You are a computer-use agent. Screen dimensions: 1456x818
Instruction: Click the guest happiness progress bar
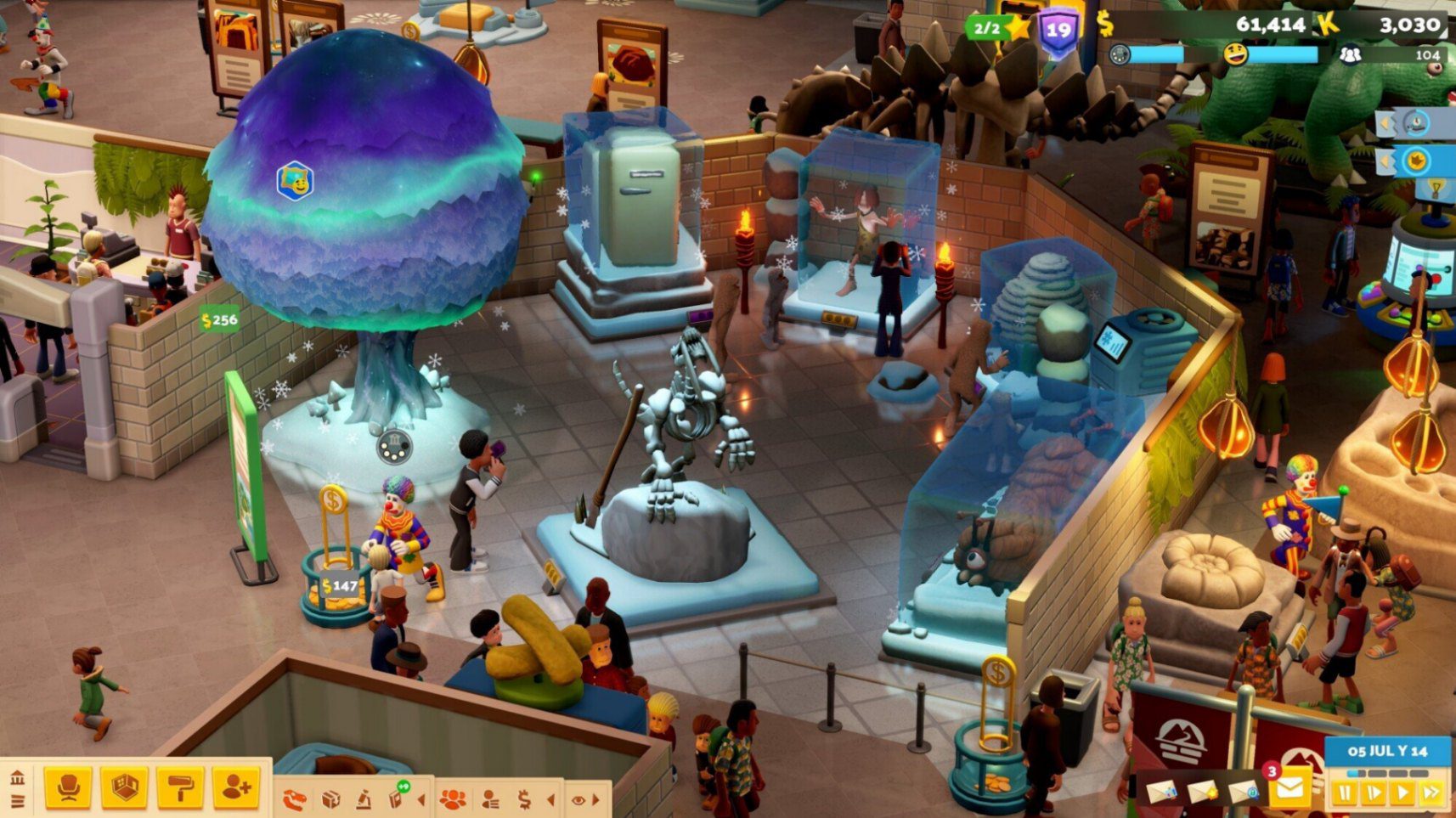click(1283, 54)
